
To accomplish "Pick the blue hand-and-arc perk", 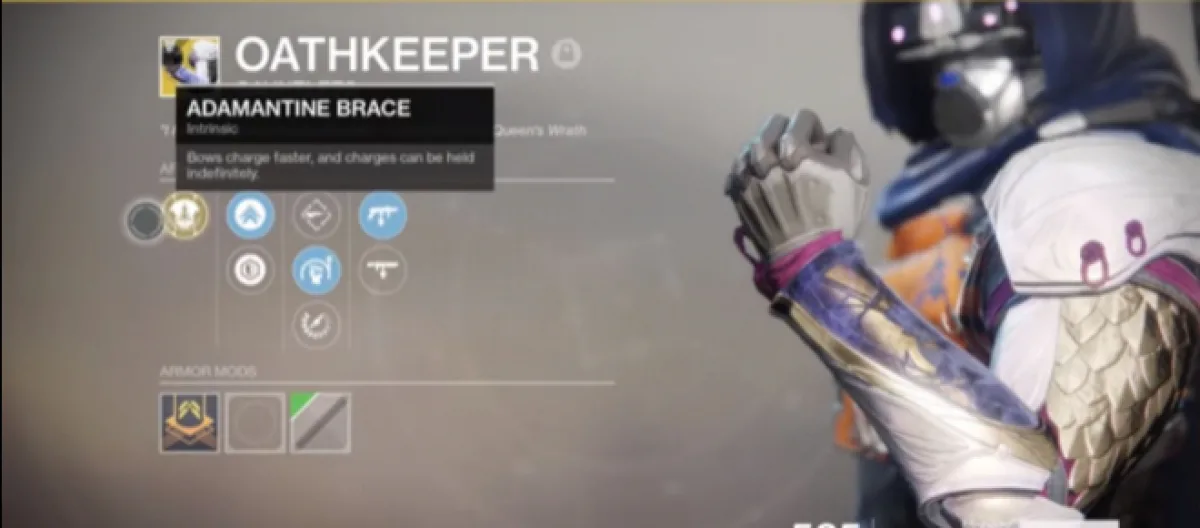I will click(316, 270).
